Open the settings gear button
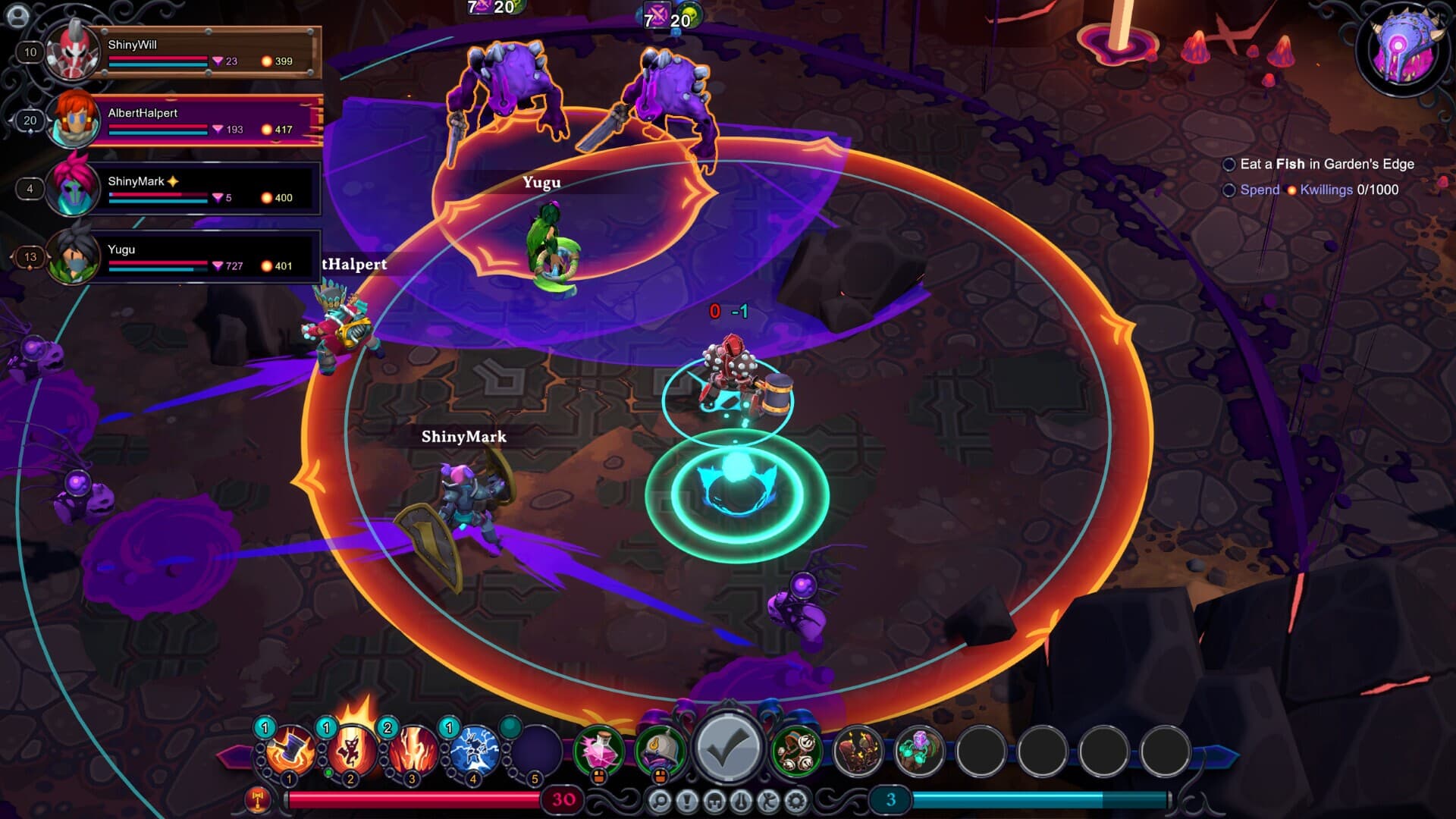 tap(795, 801)
